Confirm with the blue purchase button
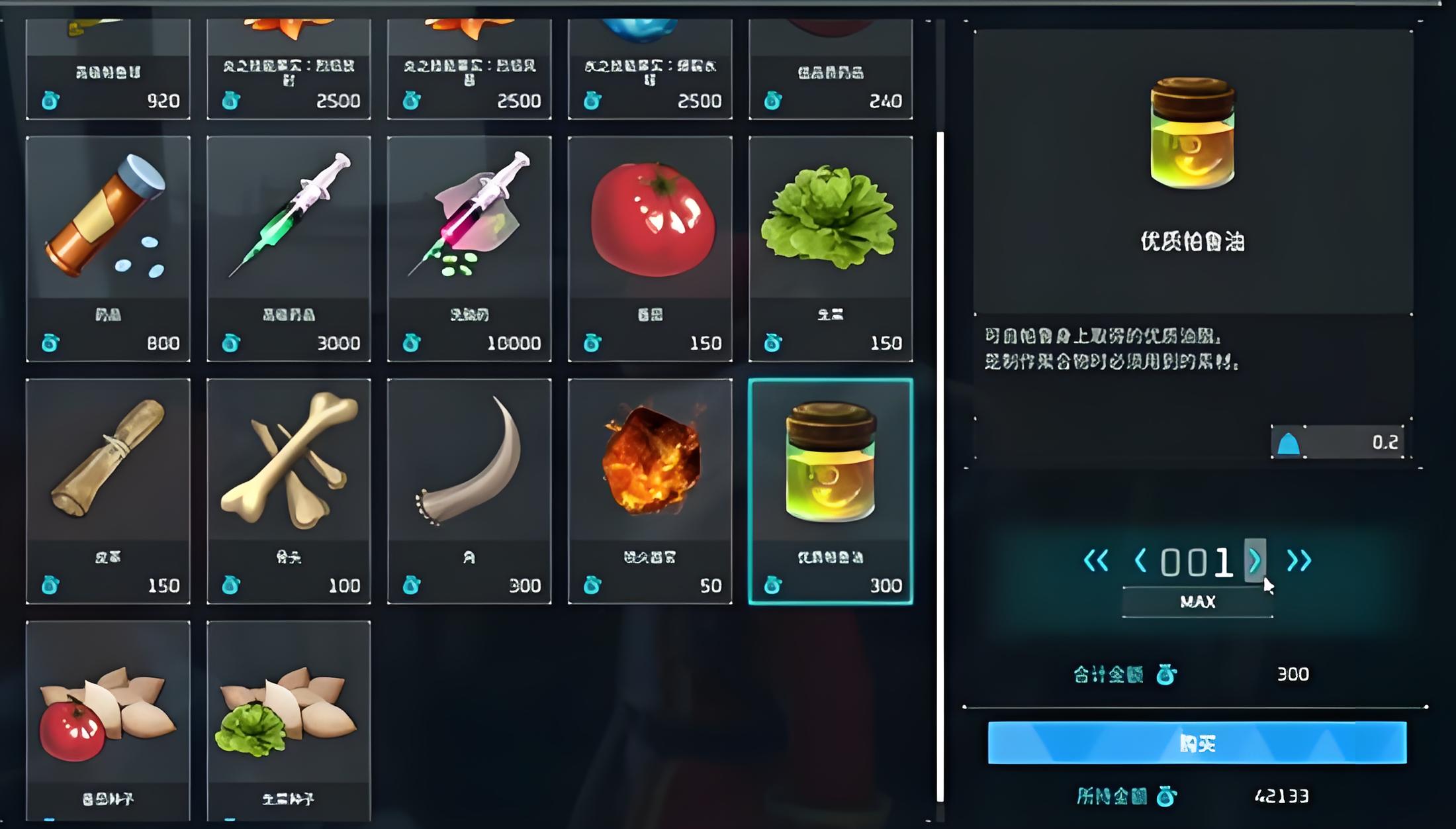The image size is (1456, 829). pyautogui.click(x=1197, y=743)
